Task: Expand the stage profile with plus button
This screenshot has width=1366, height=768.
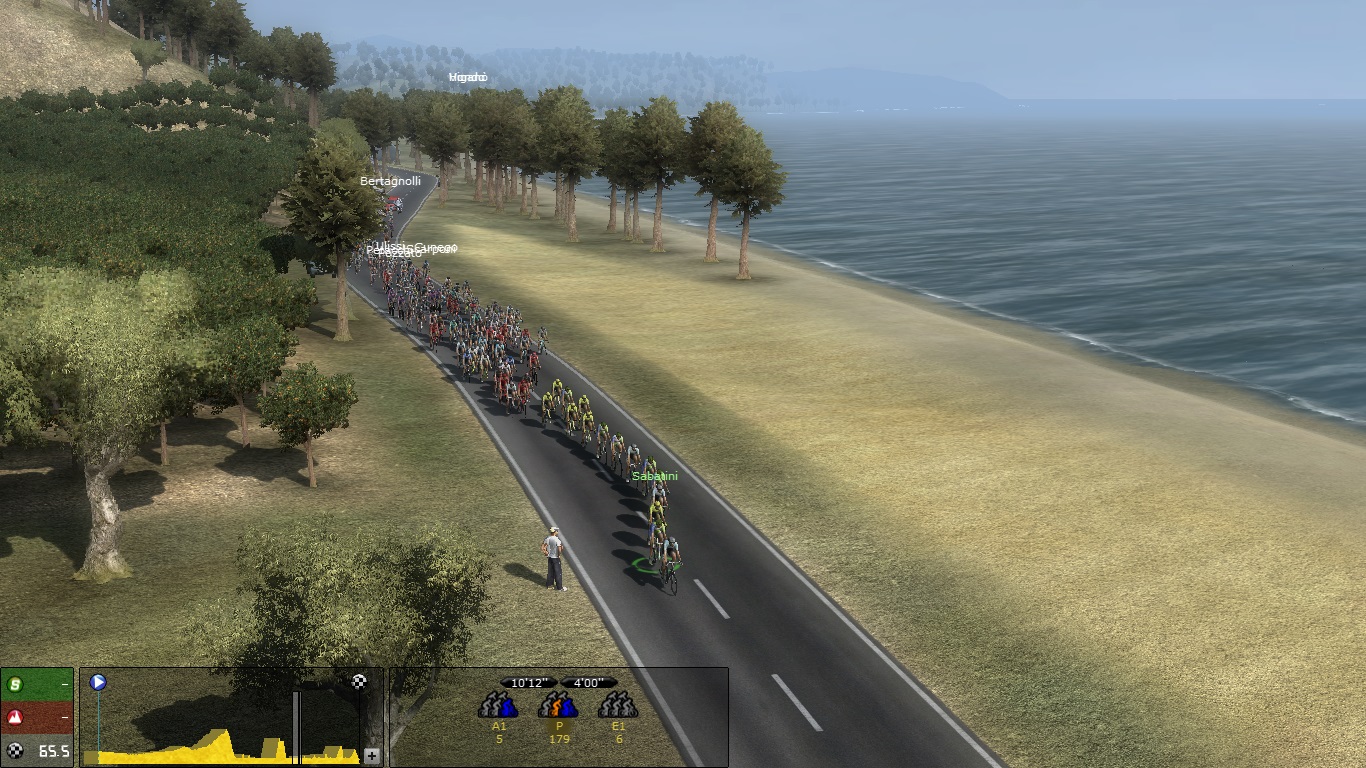Action: (372, 756)
